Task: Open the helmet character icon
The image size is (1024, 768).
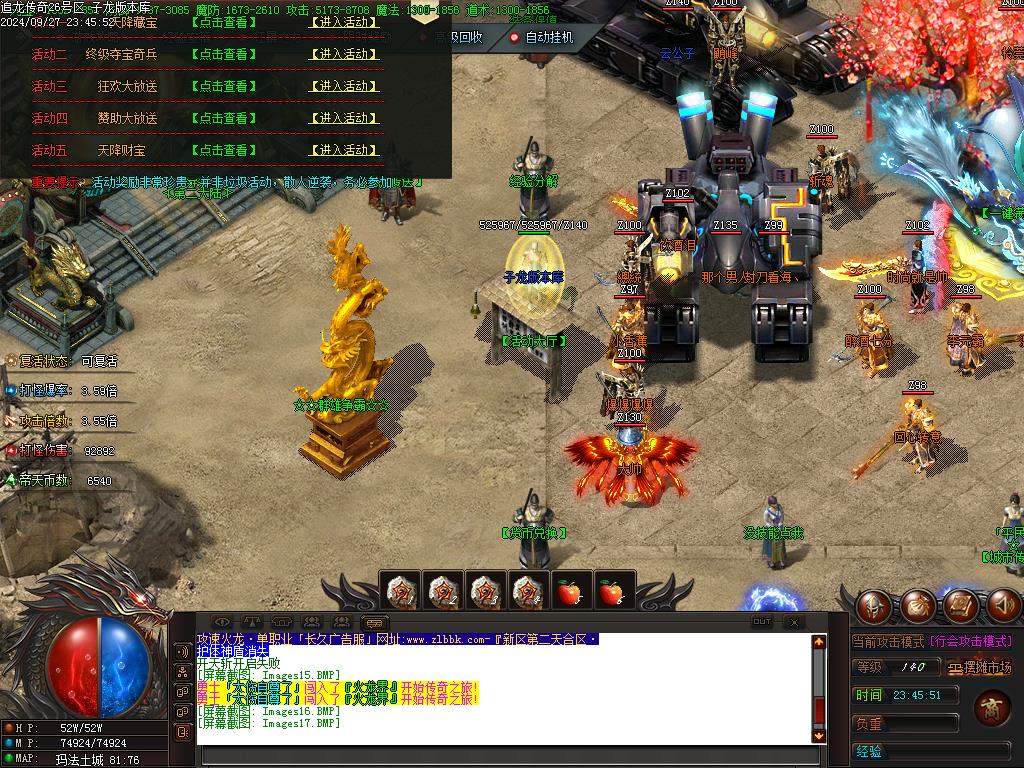Action: tap(874, 605)
